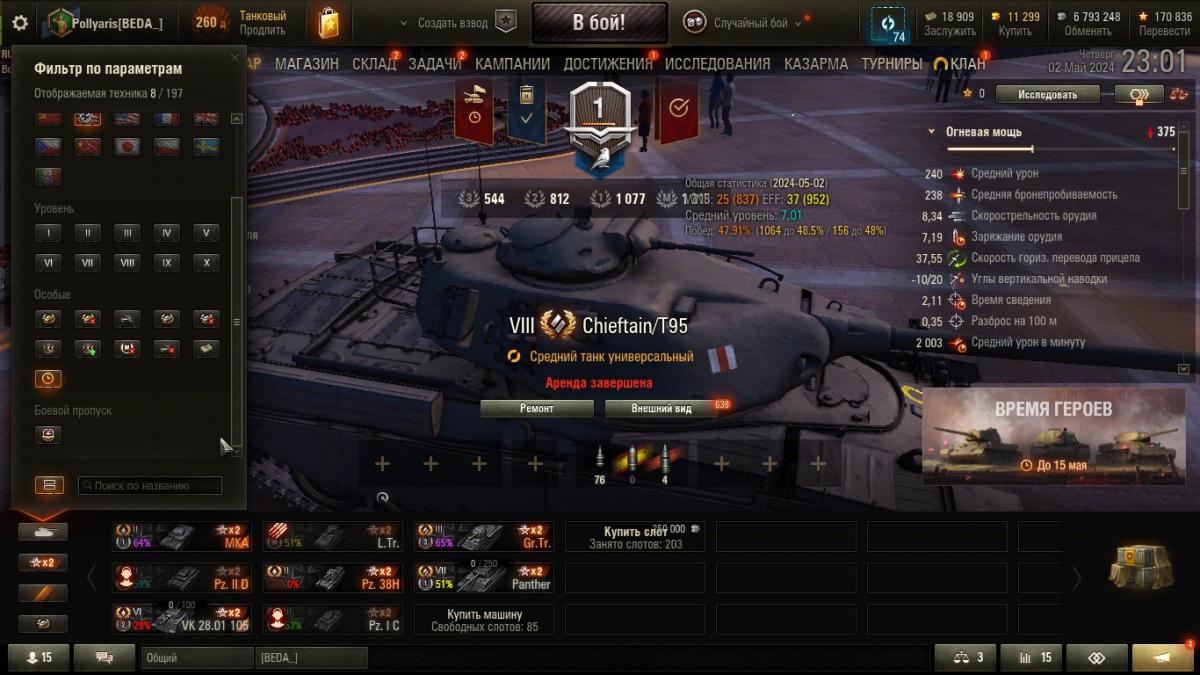The image size is (1200, 675).
Task: Click the Купить слот carousel tile
Action: point(634,537)
